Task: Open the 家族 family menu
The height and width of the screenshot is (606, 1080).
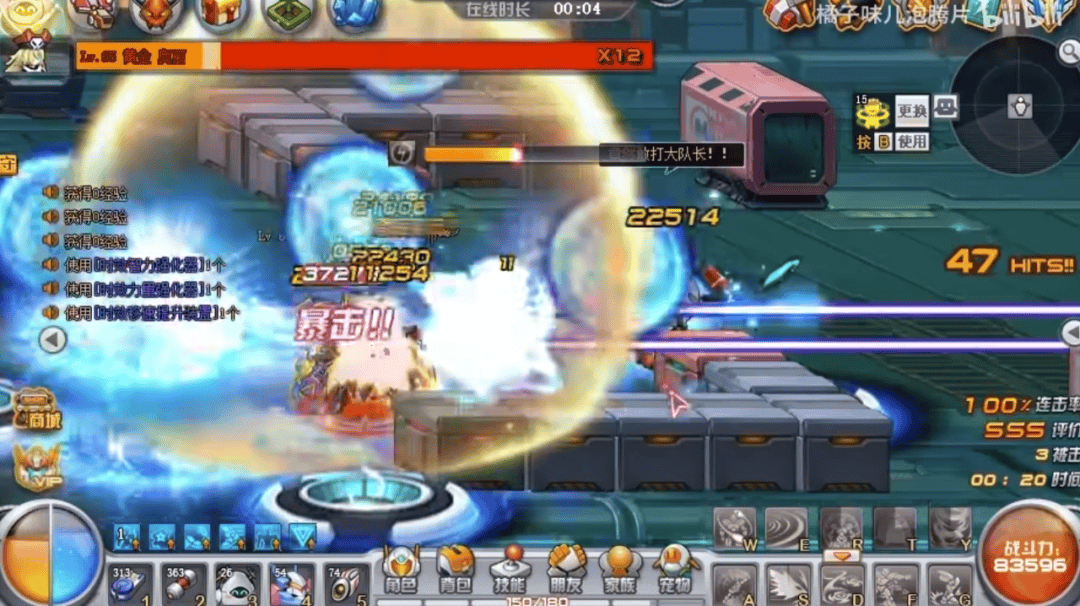Action: 620,571
